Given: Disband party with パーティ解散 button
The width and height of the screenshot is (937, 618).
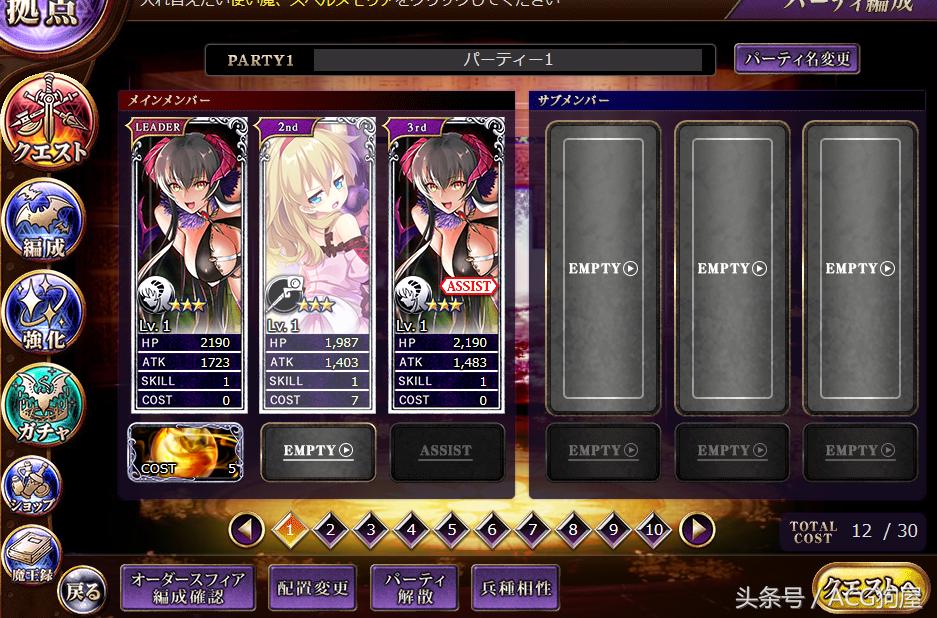Looking at the screenshot, I should (414, 588).
